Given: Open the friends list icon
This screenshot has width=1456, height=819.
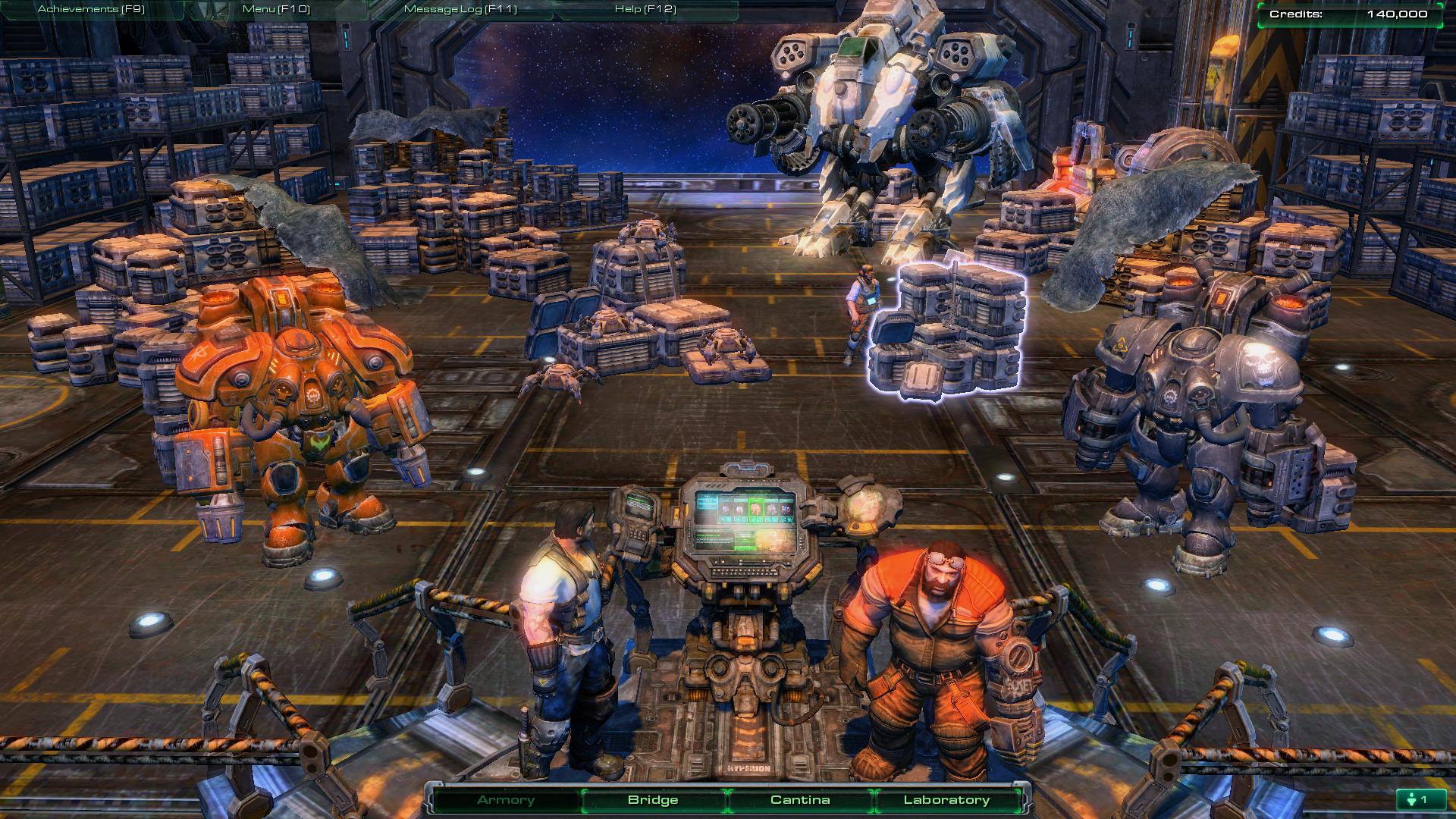Looking at the screenshot, I should pyautogui.click(x=1417, y=799).
